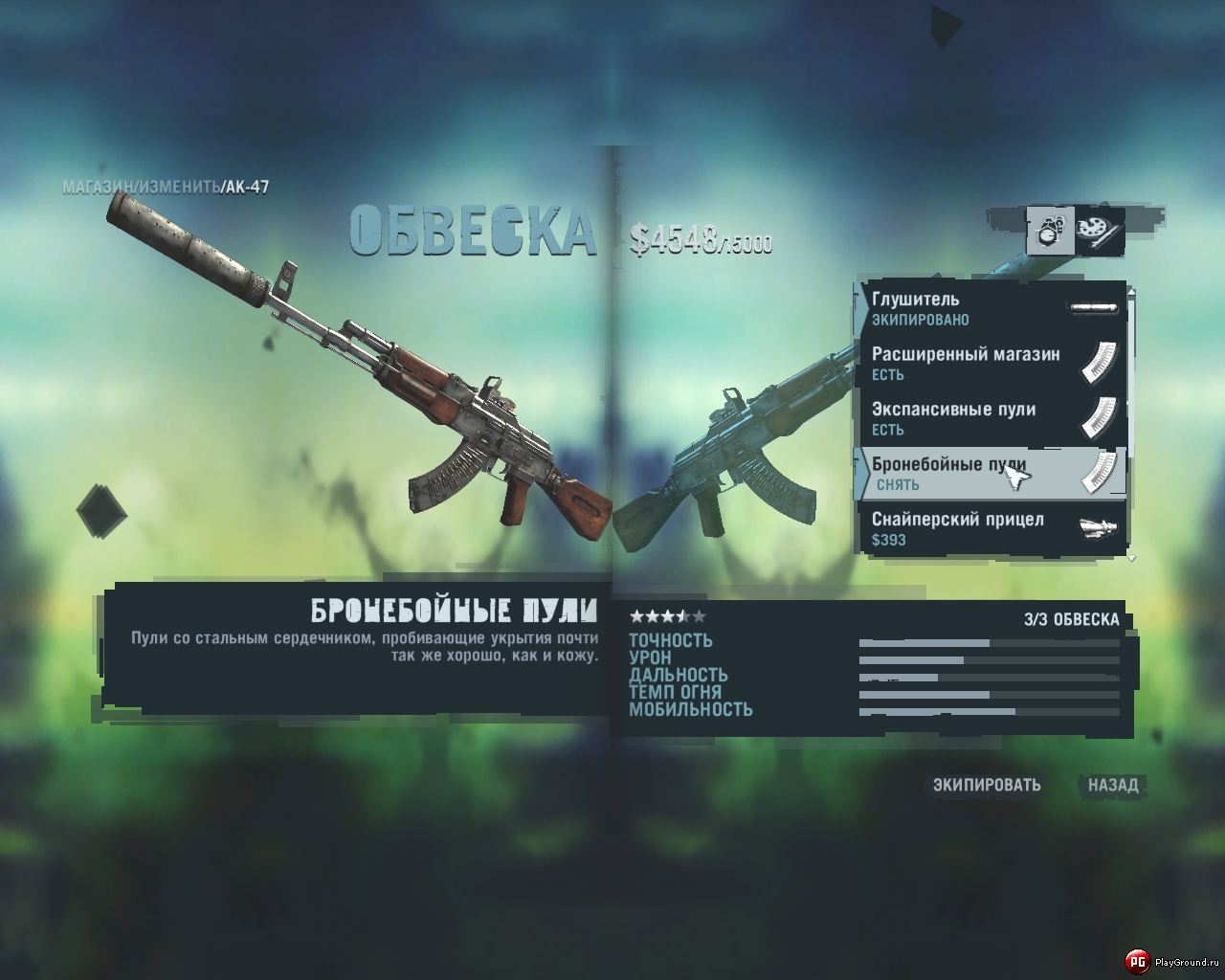Pick the Экспансивные пули attachment
The image size is (1225, 980).
[x=991, y=418]
